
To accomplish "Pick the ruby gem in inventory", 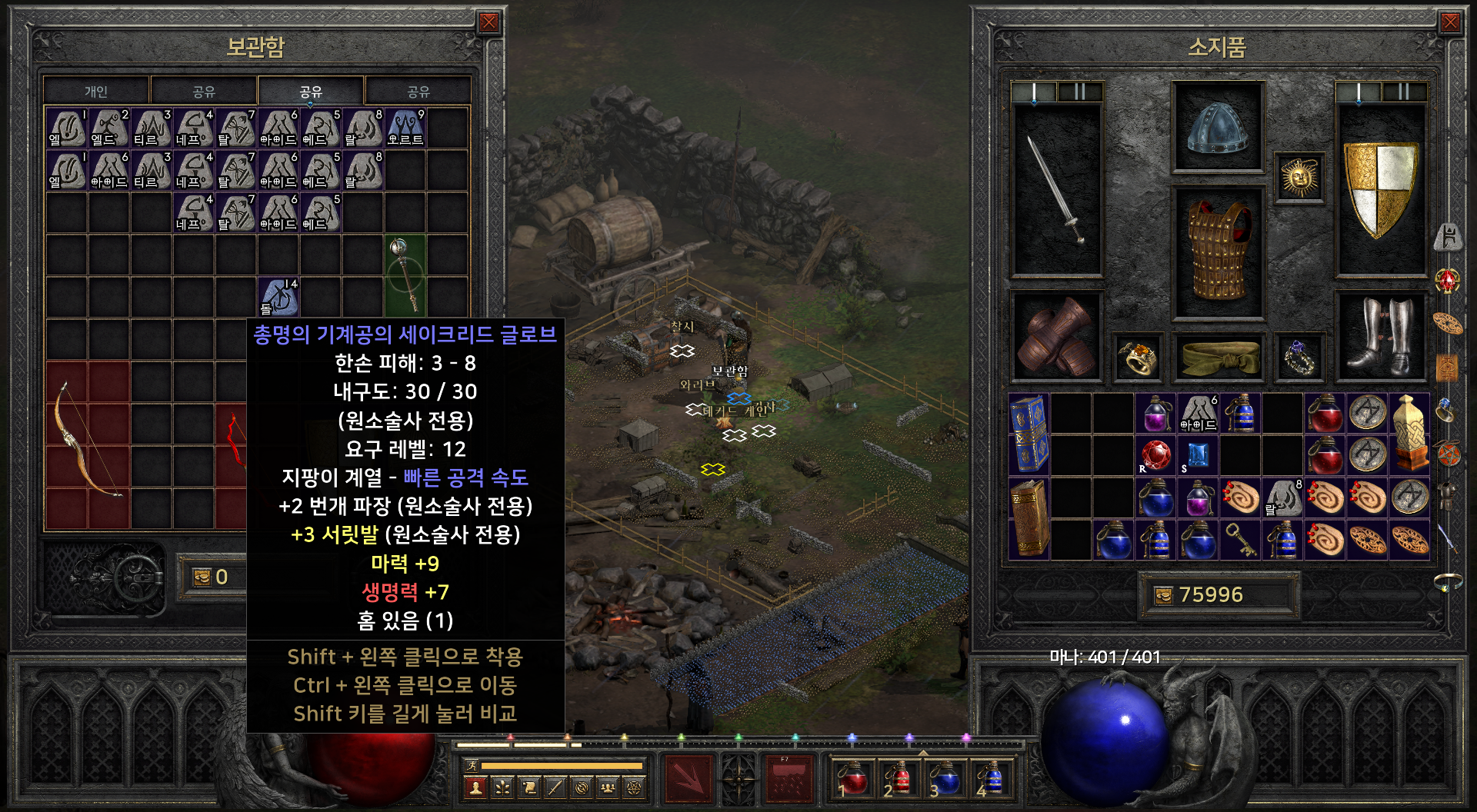I will coord(1155,455).
